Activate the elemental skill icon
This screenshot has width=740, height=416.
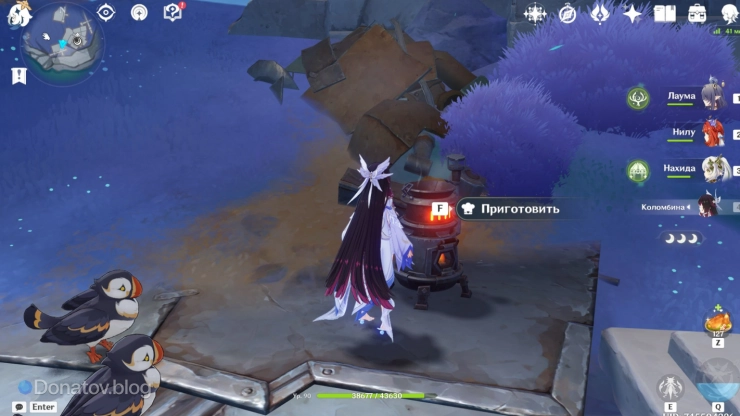[669, 388]
